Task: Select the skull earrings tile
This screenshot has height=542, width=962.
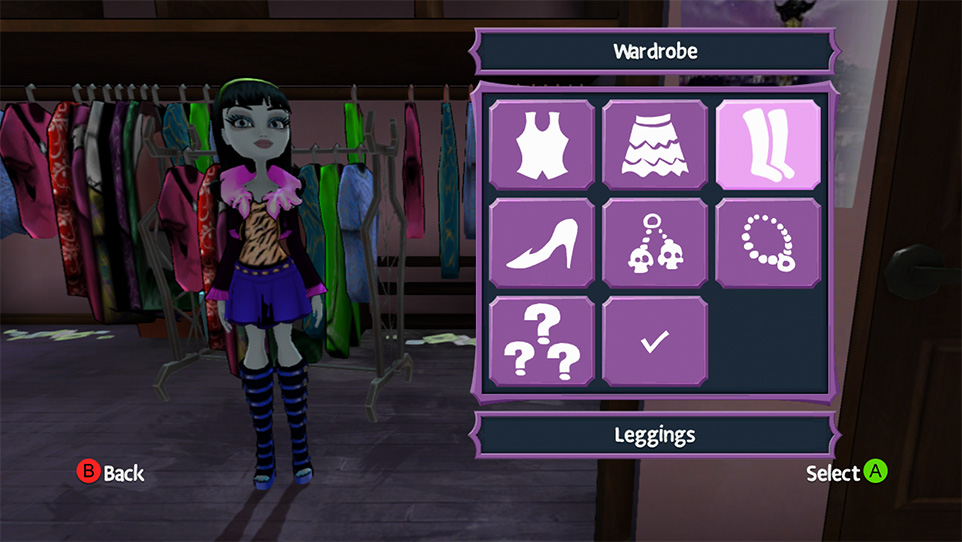Action: [x=655, y=243]
